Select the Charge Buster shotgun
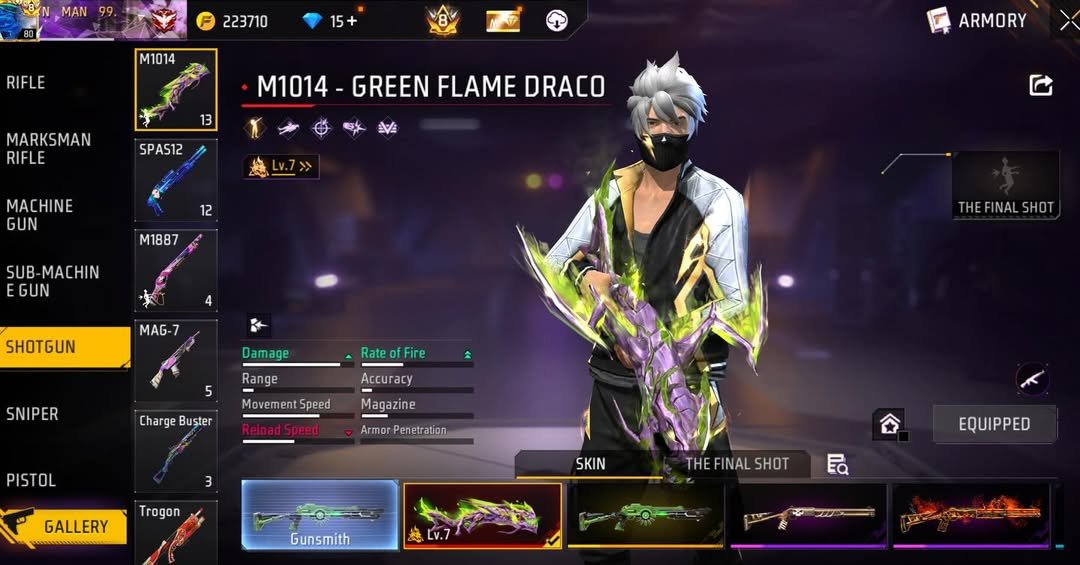Image resolution: width=1080 pixels, height=565 pixels. coord(176,450)
